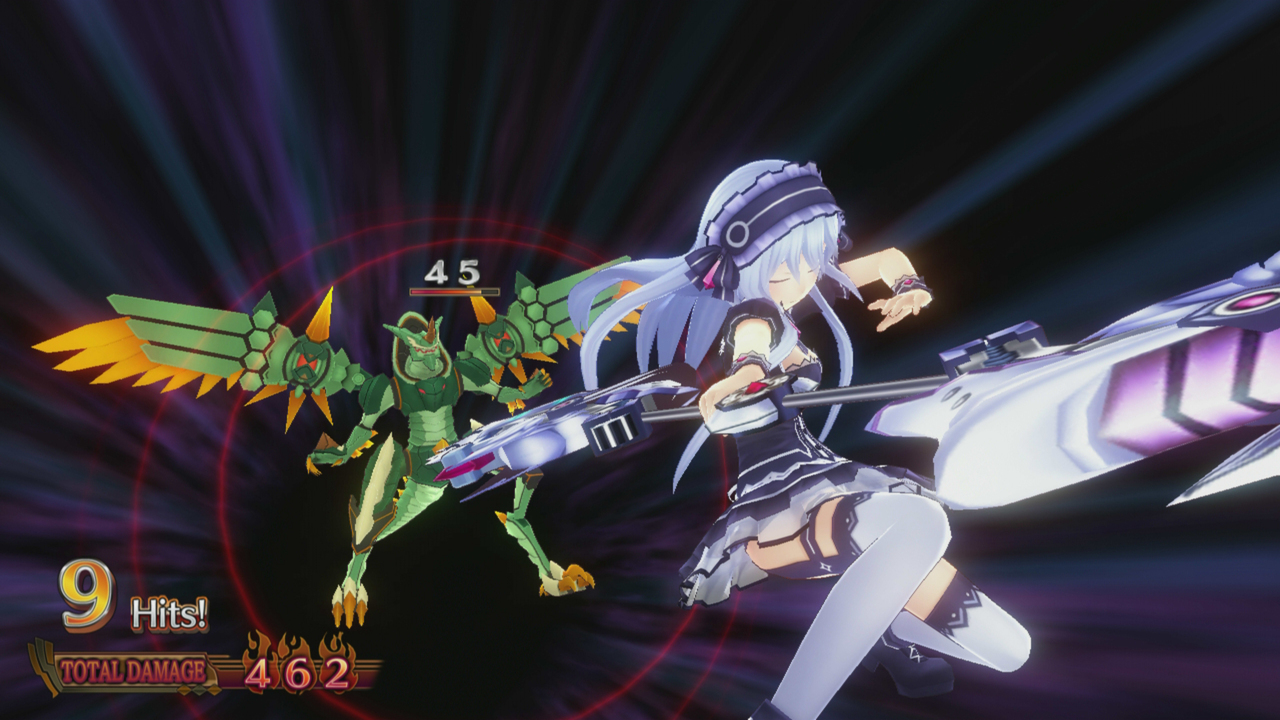Image resolution: width=1280 pixels, height=720 pixels.
Task: Click the eye marking on the enemy's left wing
Action: click(307, 360)
